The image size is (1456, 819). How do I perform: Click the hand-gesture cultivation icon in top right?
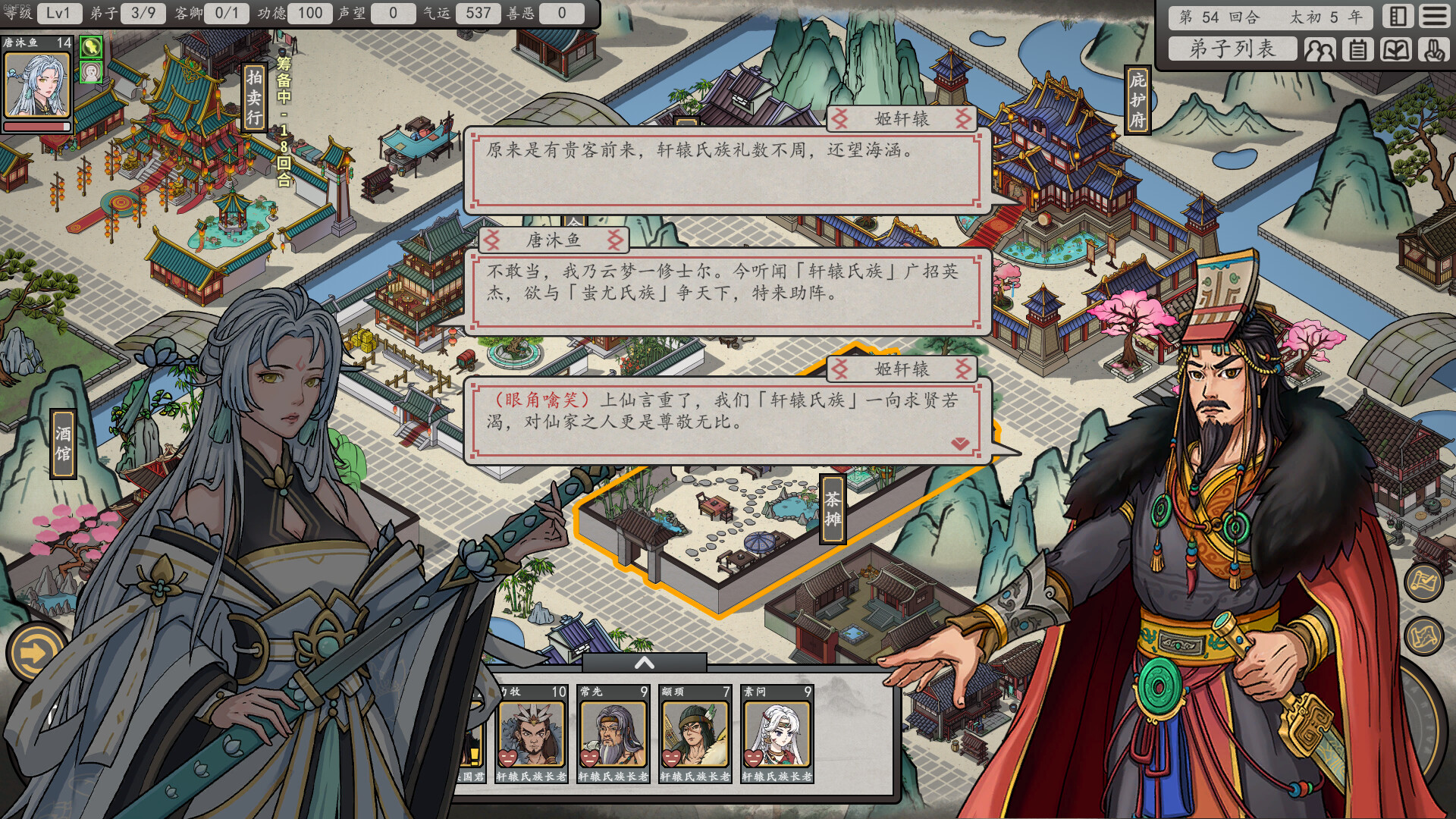coord(1435,50)
